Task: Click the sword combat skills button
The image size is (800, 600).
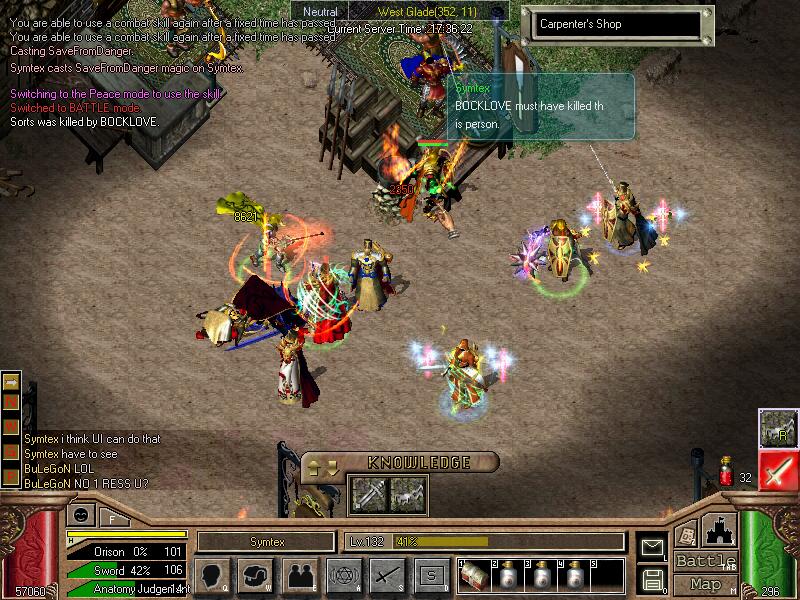Action: (386, 575)
